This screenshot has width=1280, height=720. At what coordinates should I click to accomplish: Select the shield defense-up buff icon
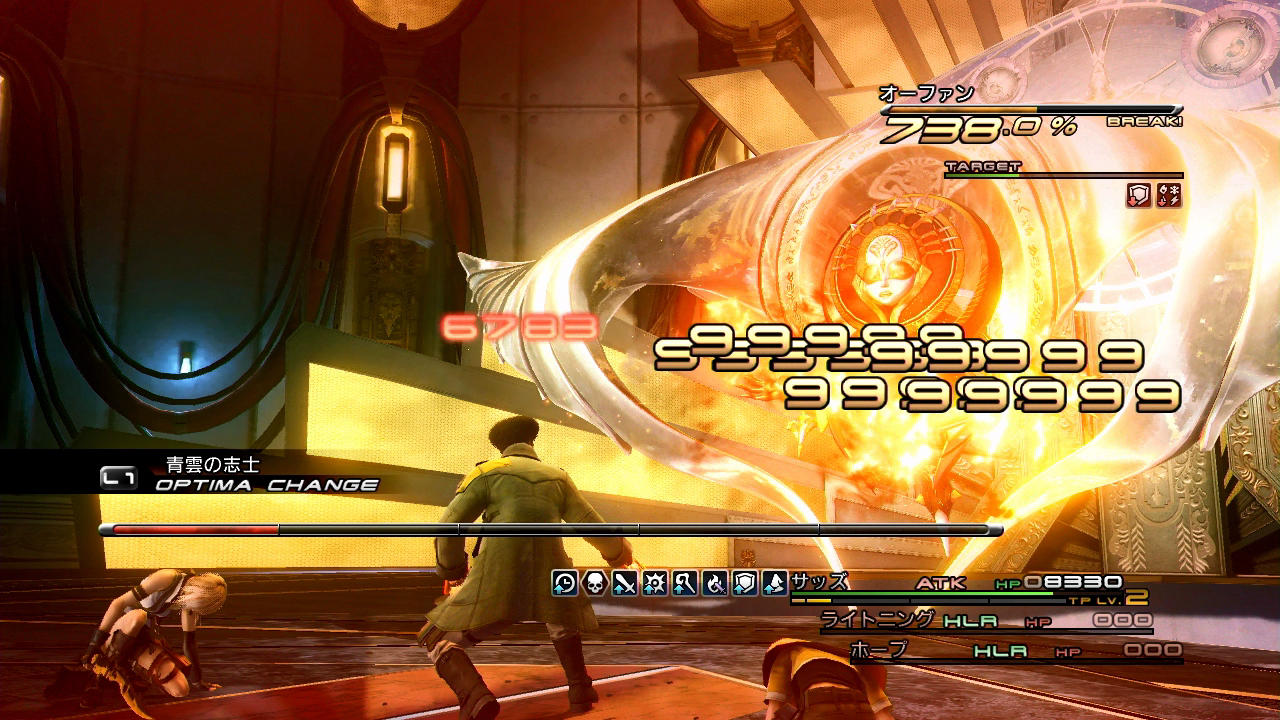745,583
